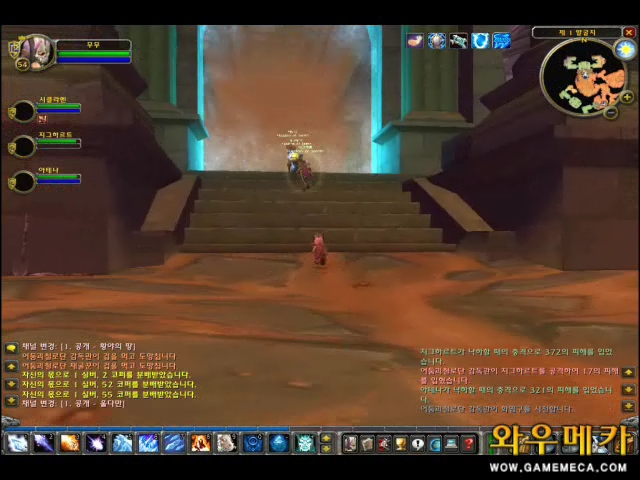Click the sun day-night indicator by minimap
Viewport: 640px width, 480px height.
[x=626, y=50]
